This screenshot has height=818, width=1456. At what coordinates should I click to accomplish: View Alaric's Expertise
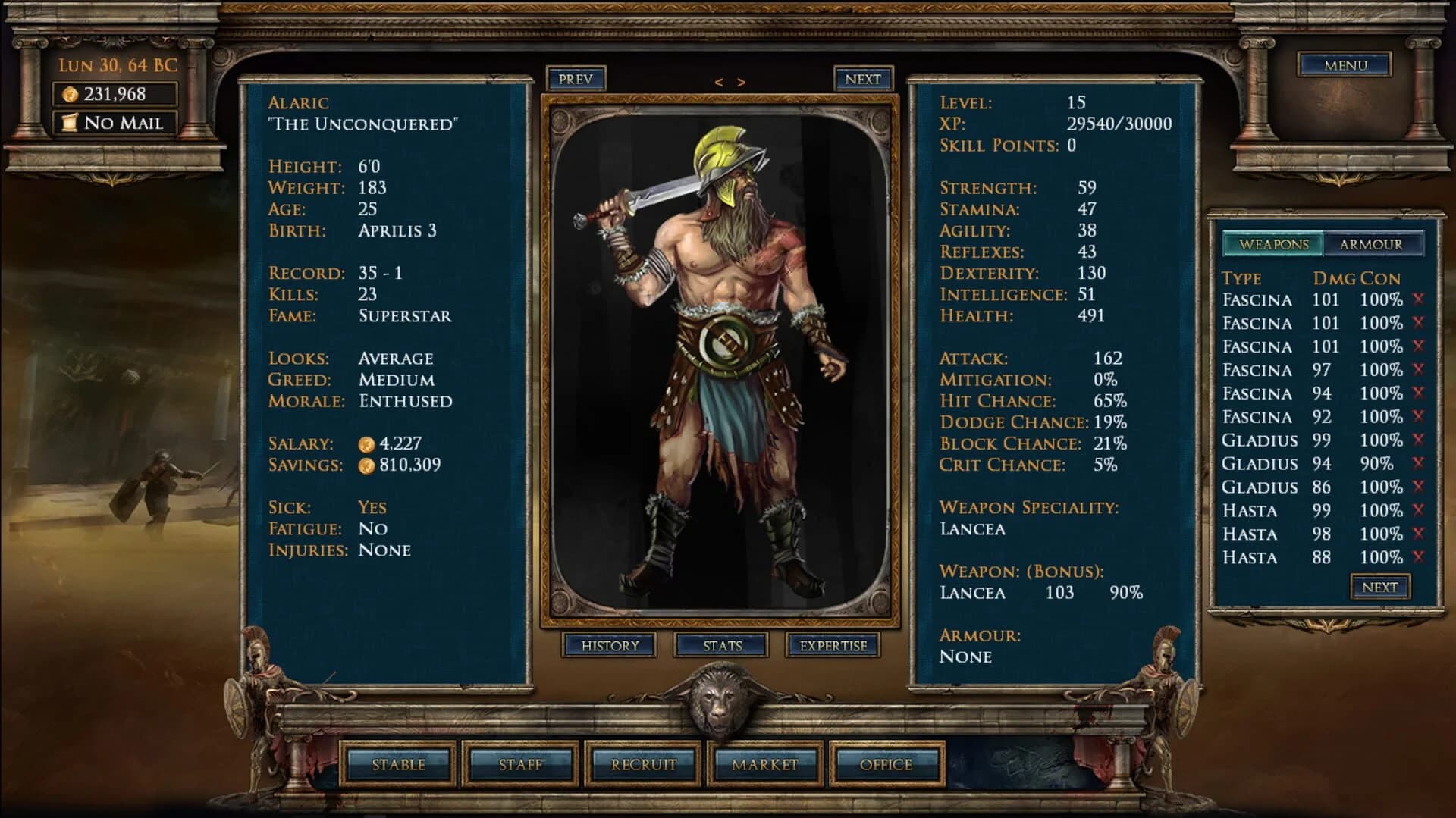click(833, 646)
